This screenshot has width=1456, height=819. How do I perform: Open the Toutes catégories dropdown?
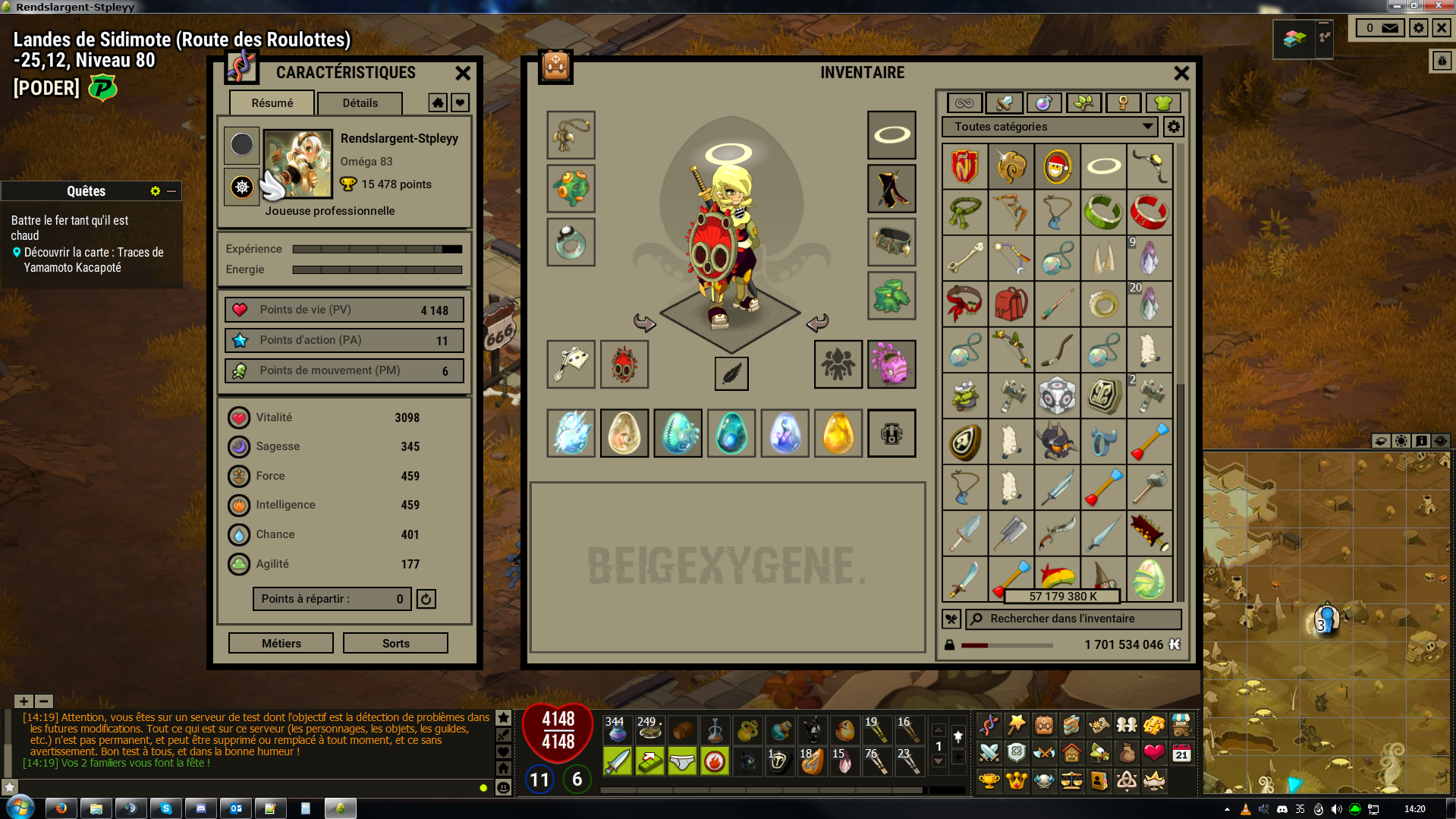[1049, 127]
